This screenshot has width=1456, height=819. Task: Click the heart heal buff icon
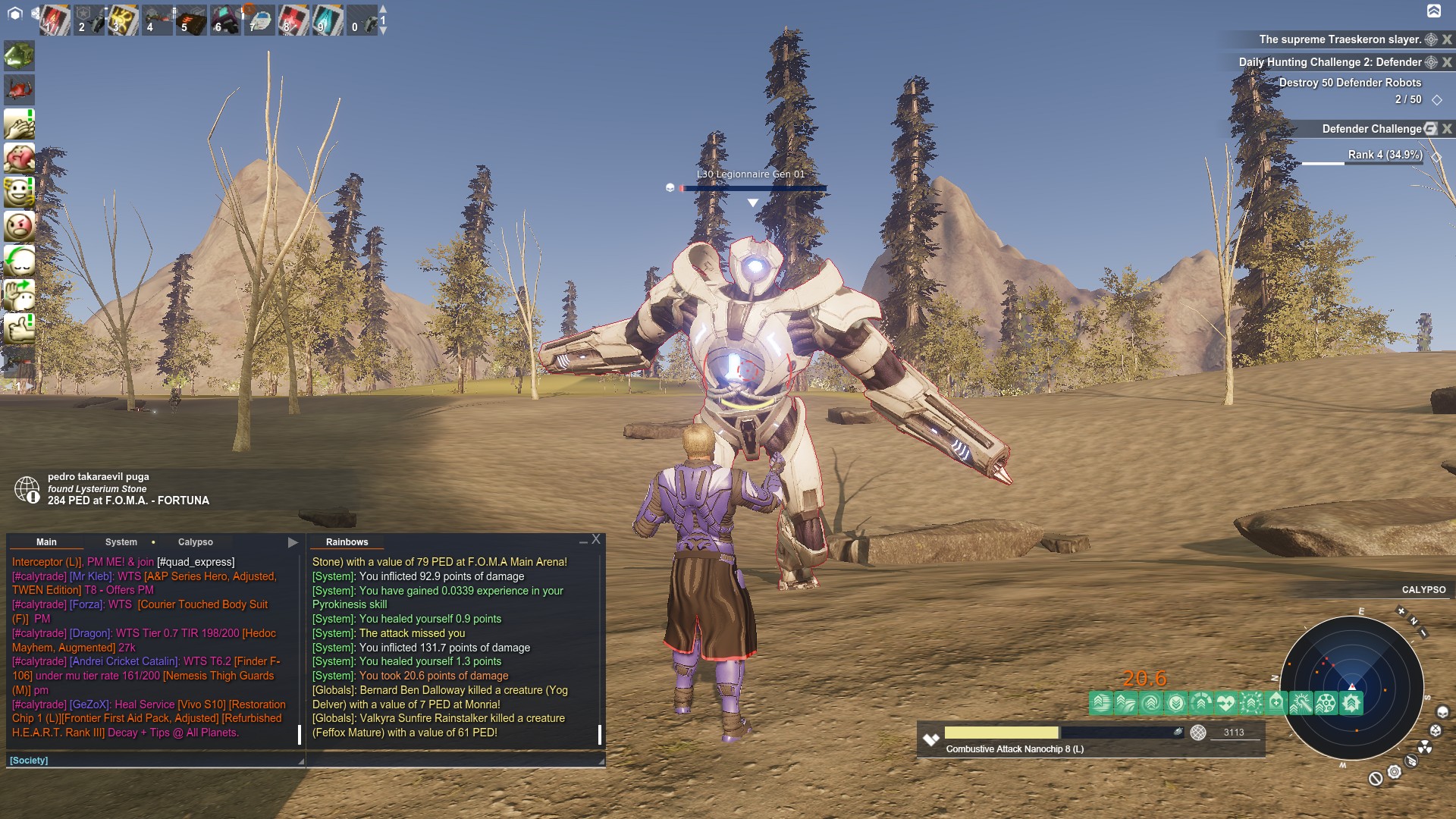[1225, 703]
